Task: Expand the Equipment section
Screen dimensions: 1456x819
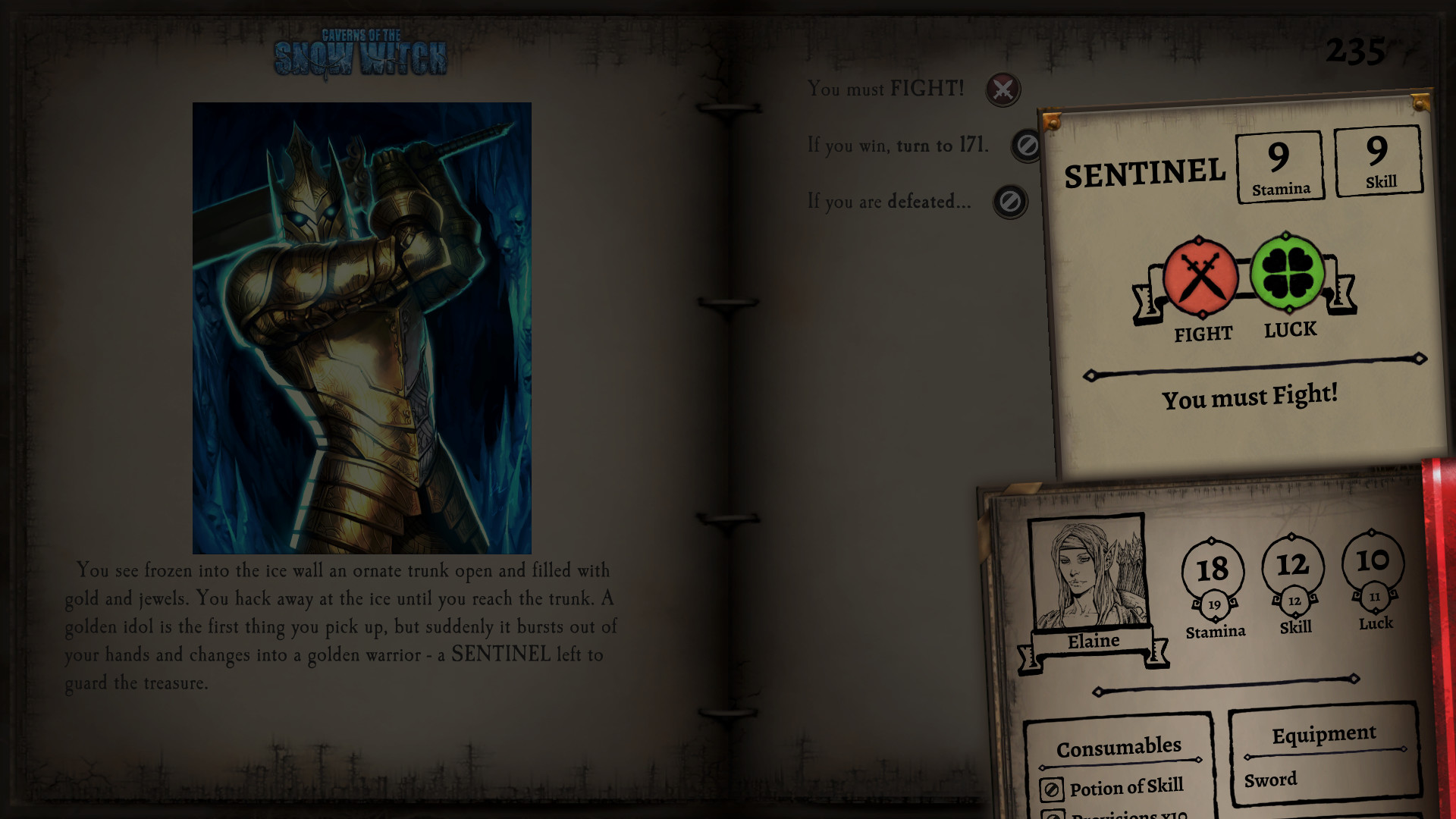Action: 1323,733
